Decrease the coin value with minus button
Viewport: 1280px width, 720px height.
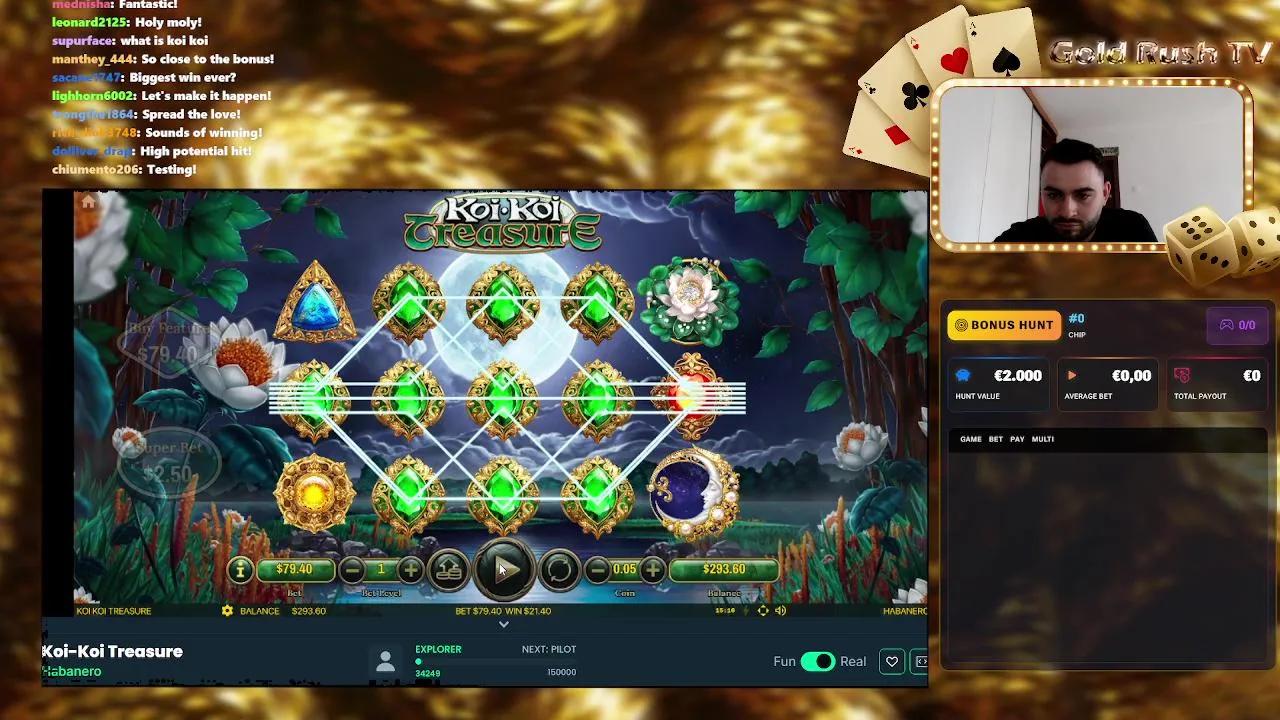[x=597, y=569]
